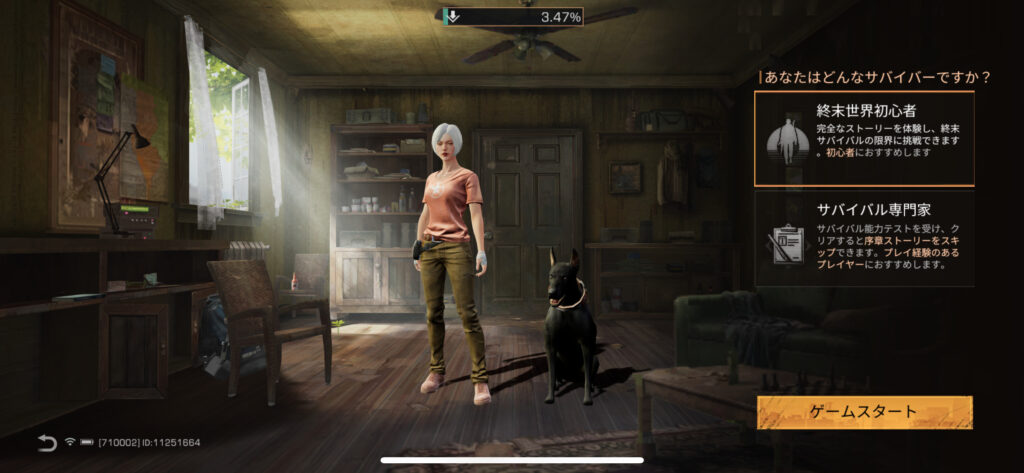Select the 終末世界初心者 survivor option
1024x473 pixels.
(x=864, y=138)
